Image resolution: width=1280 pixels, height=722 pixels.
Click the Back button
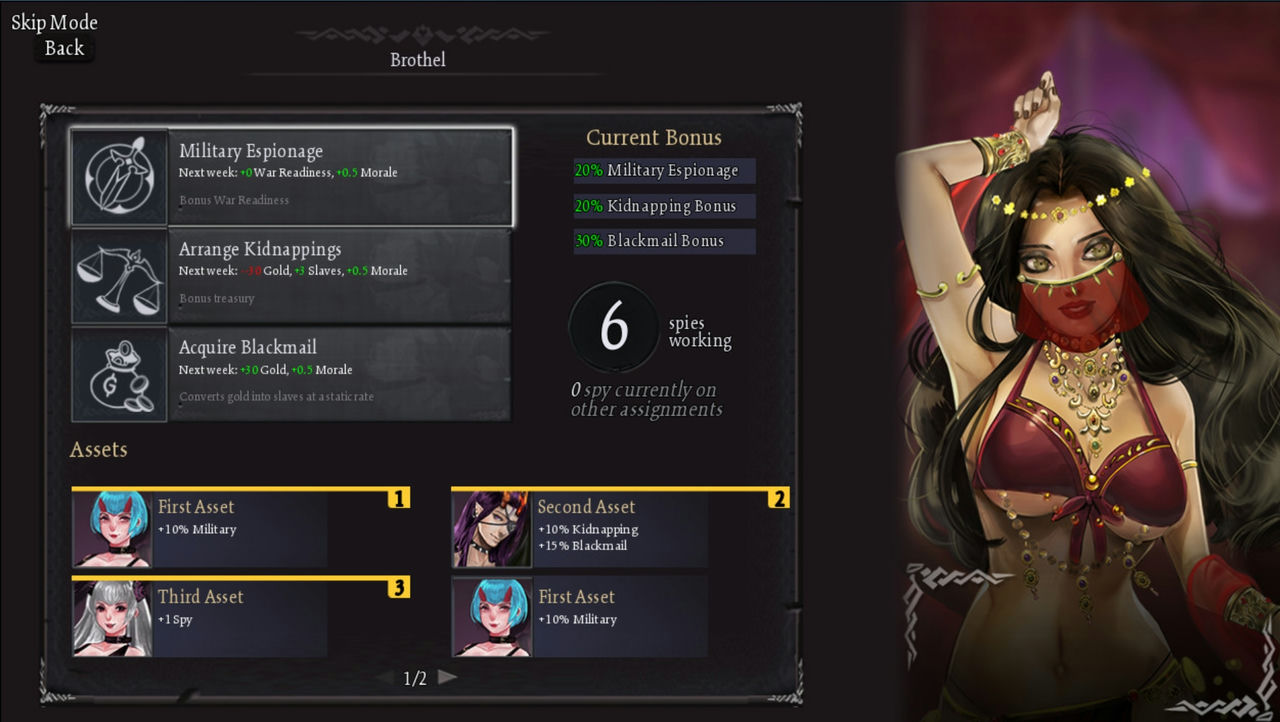[63, 48]
